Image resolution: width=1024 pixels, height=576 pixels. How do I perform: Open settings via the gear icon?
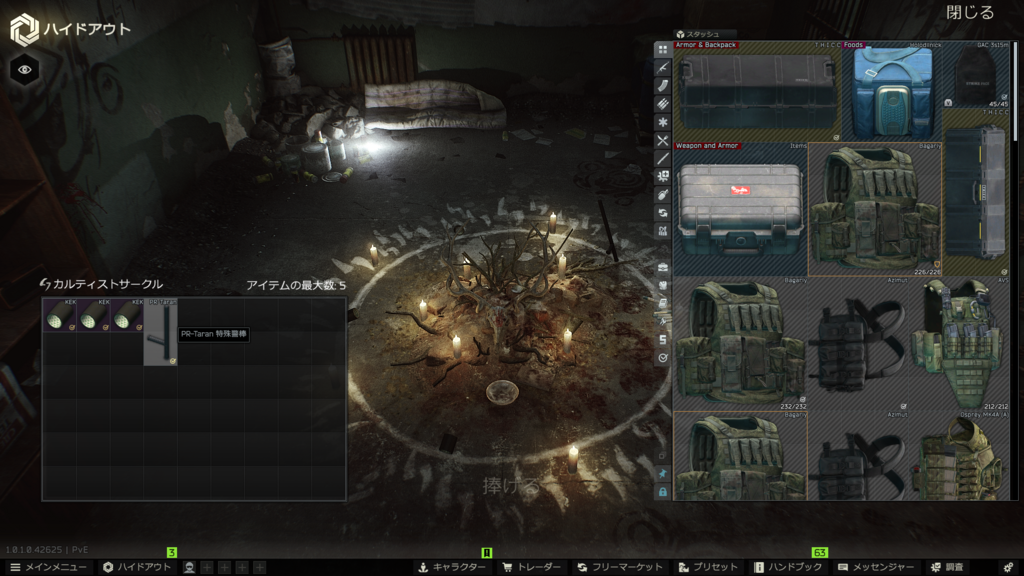tap(1008, 567)
